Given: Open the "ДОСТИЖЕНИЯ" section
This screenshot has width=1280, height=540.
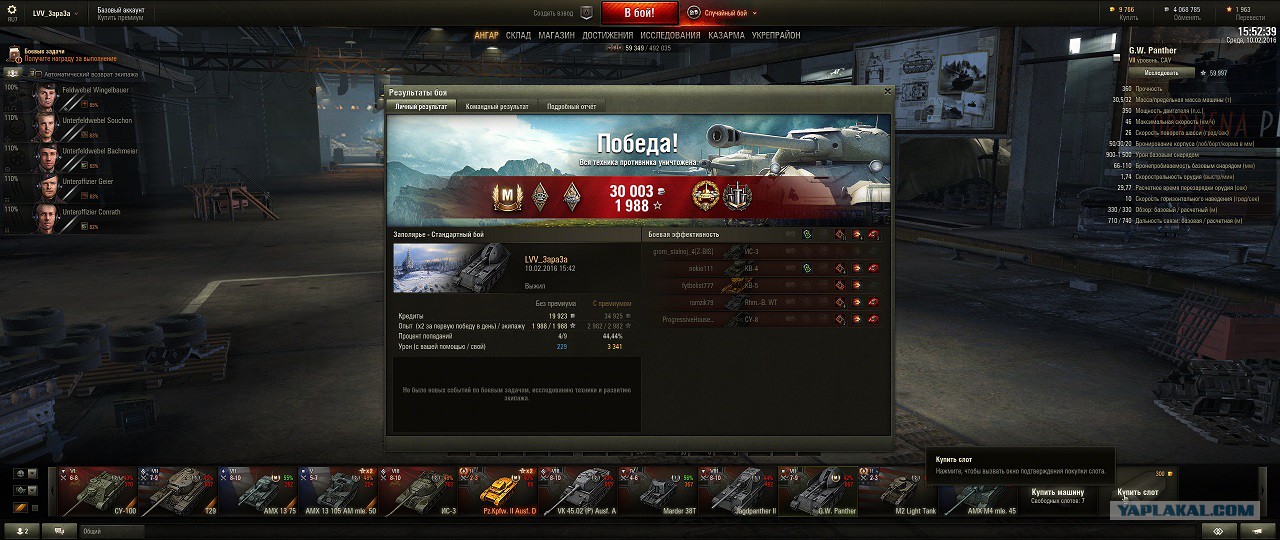Looking at the screenshot, I should point(607,35).
